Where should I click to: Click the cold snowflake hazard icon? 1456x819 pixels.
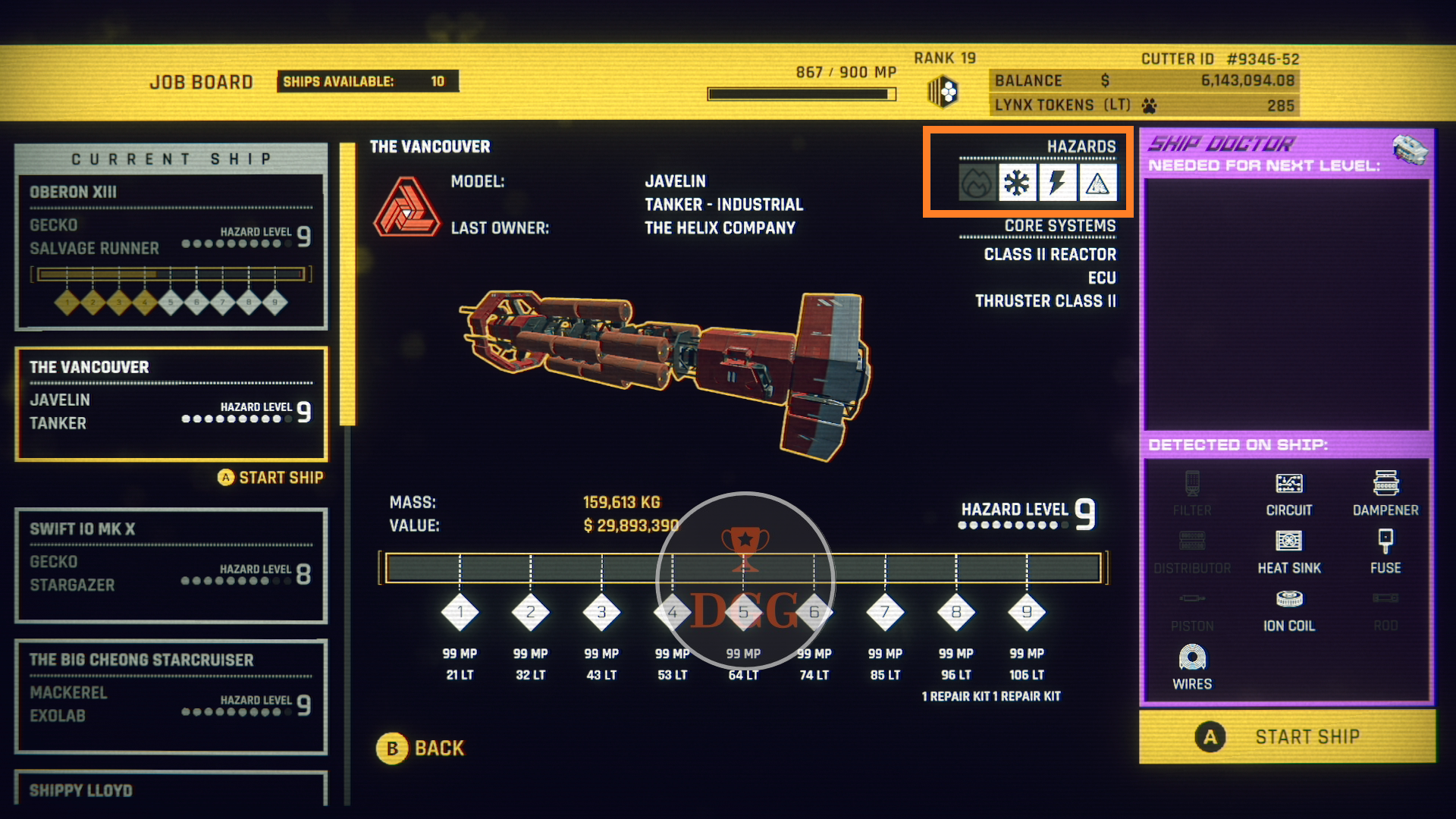click(x=1017, y=183)
